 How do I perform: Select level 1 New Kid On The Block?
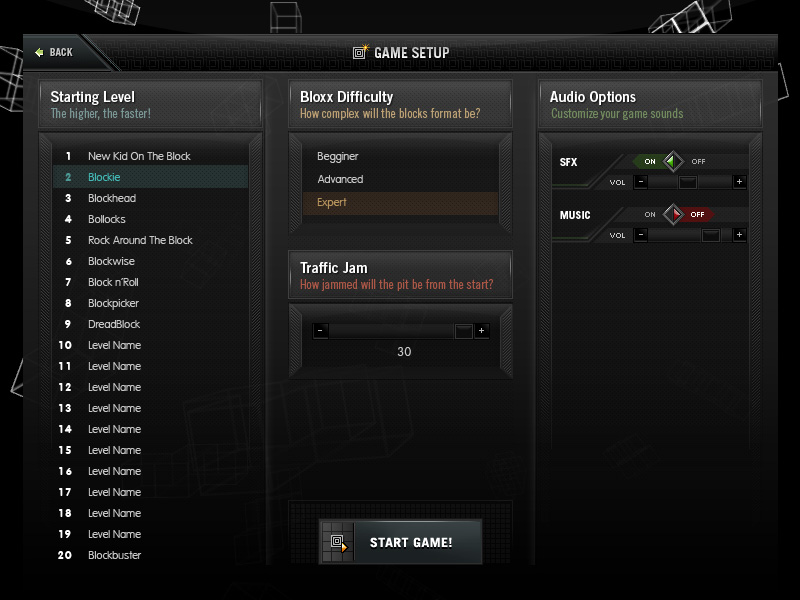point(139,156)
